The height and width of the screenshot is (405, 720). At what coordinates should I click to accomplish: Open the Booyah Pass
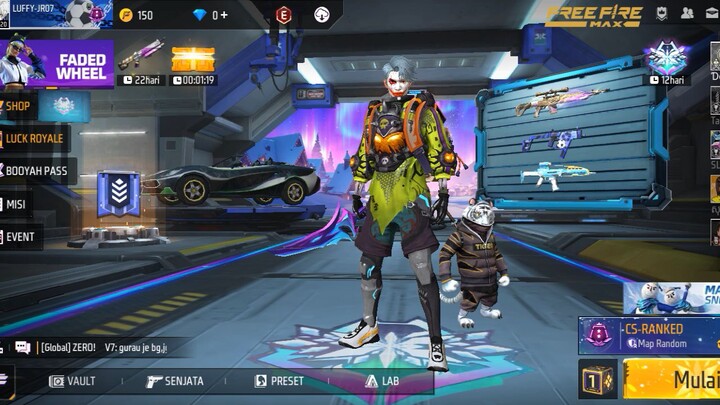pyautogui.click(x=36, y=171)
